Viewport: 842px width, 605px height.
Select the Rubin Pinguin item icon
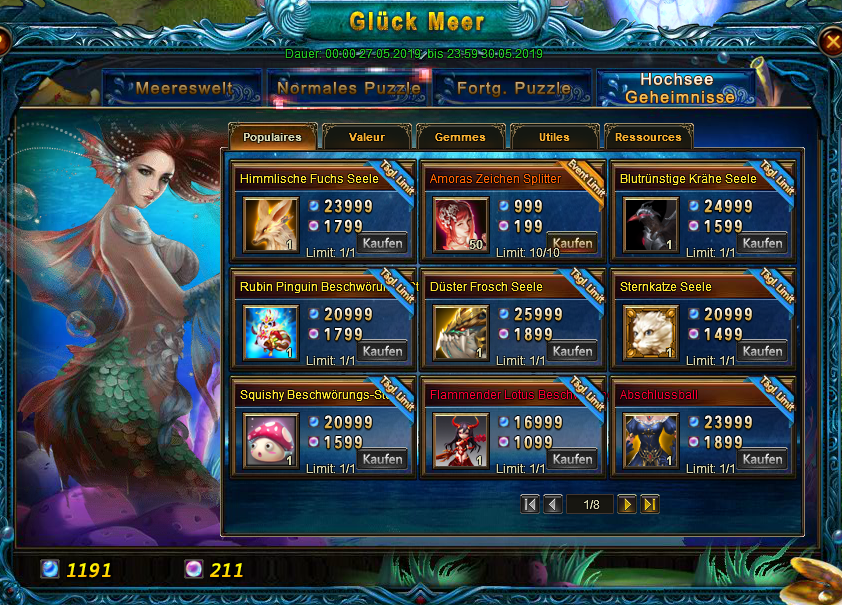(x=270, y=333)
